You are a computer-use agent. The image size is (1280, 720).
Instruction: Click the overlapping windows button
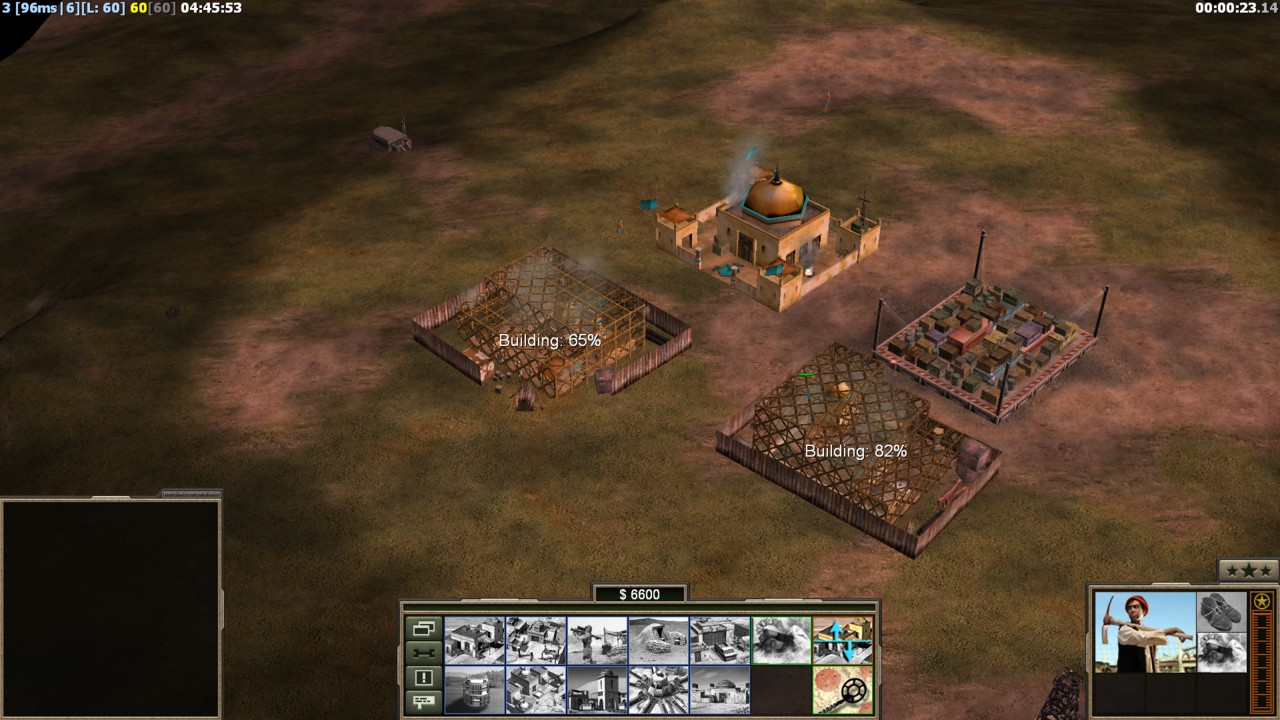[x=423, y=629]
